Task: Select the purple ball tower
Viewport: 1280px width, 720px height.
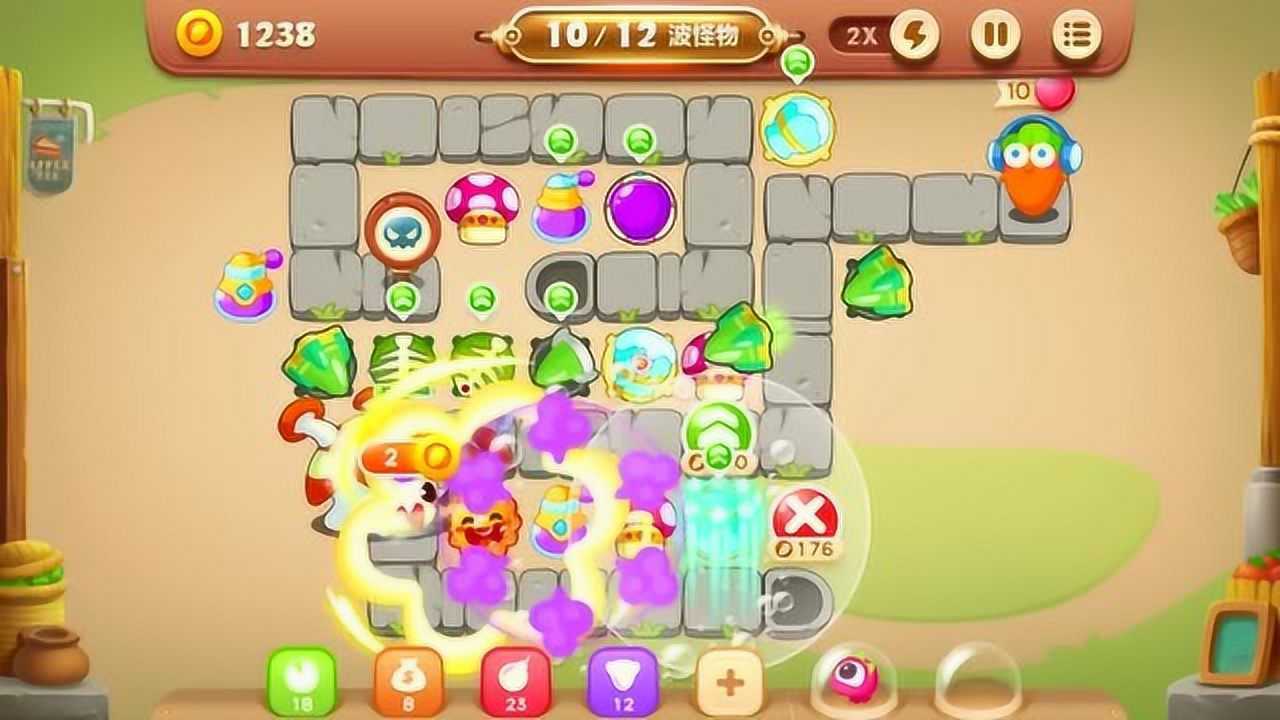Action: (x=640, y=207)
